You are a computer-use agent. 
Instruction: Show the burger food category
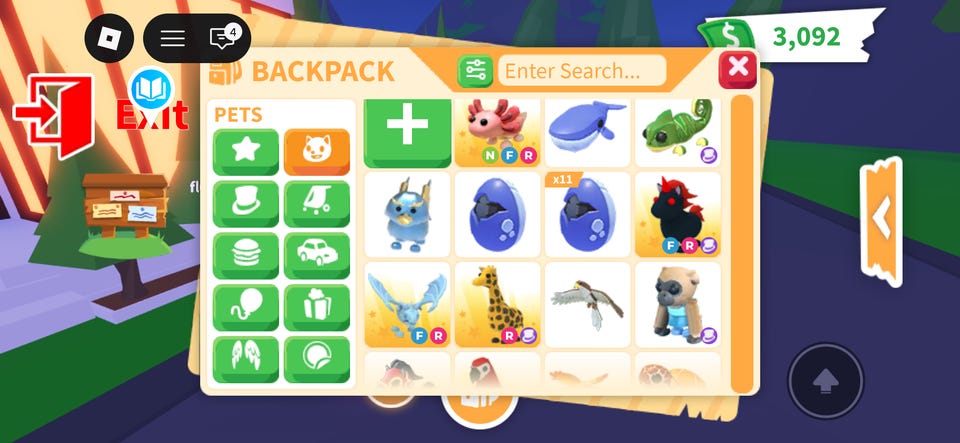coord(245,256)
